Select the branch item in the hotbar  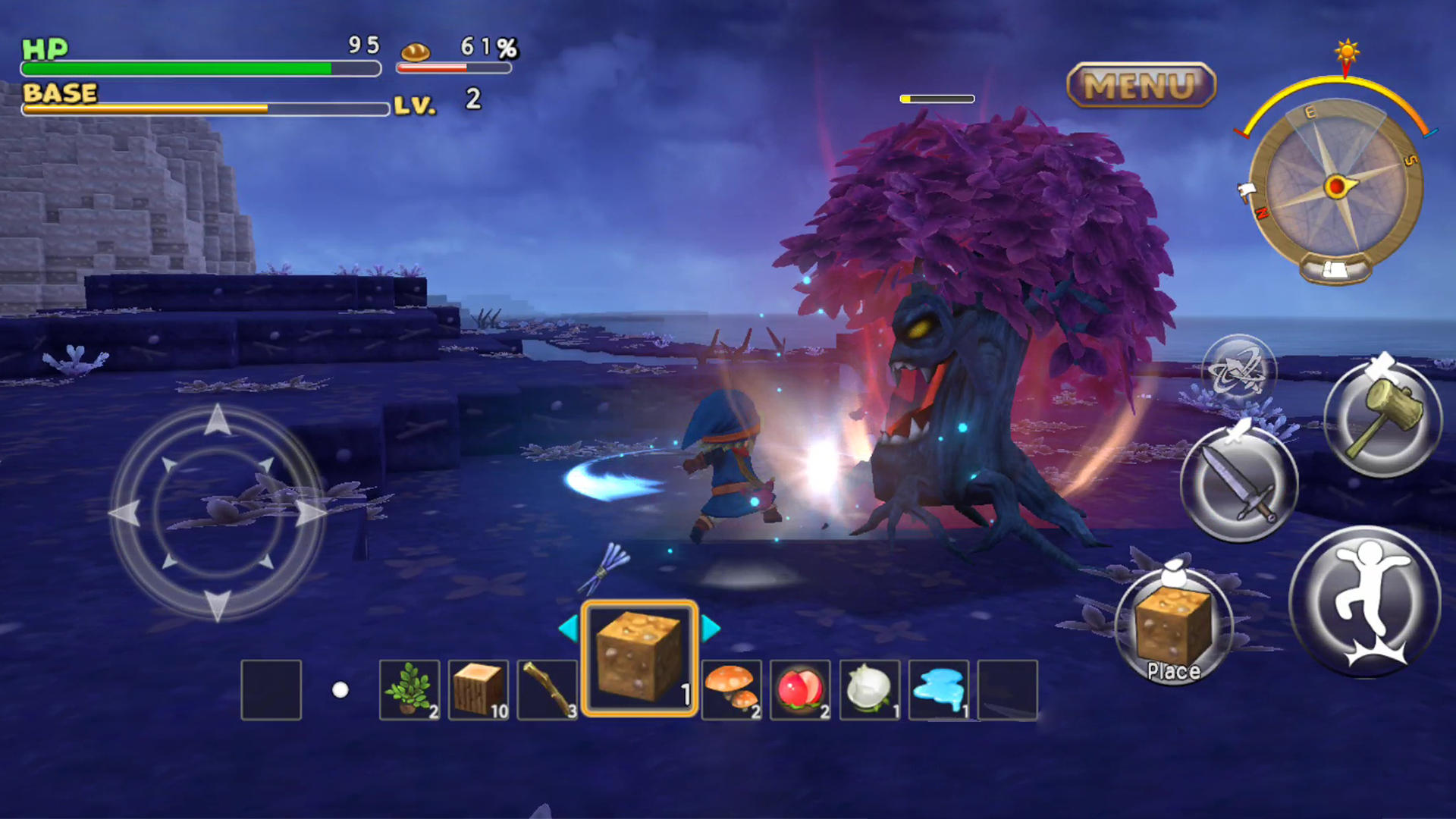point(548,690)
